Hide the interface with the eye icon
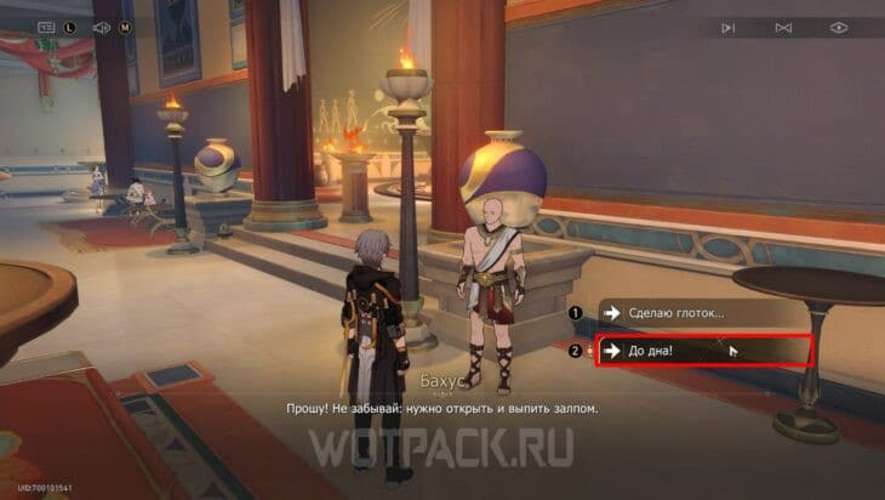The image size is (885, 500). click(x=838, y=28)
